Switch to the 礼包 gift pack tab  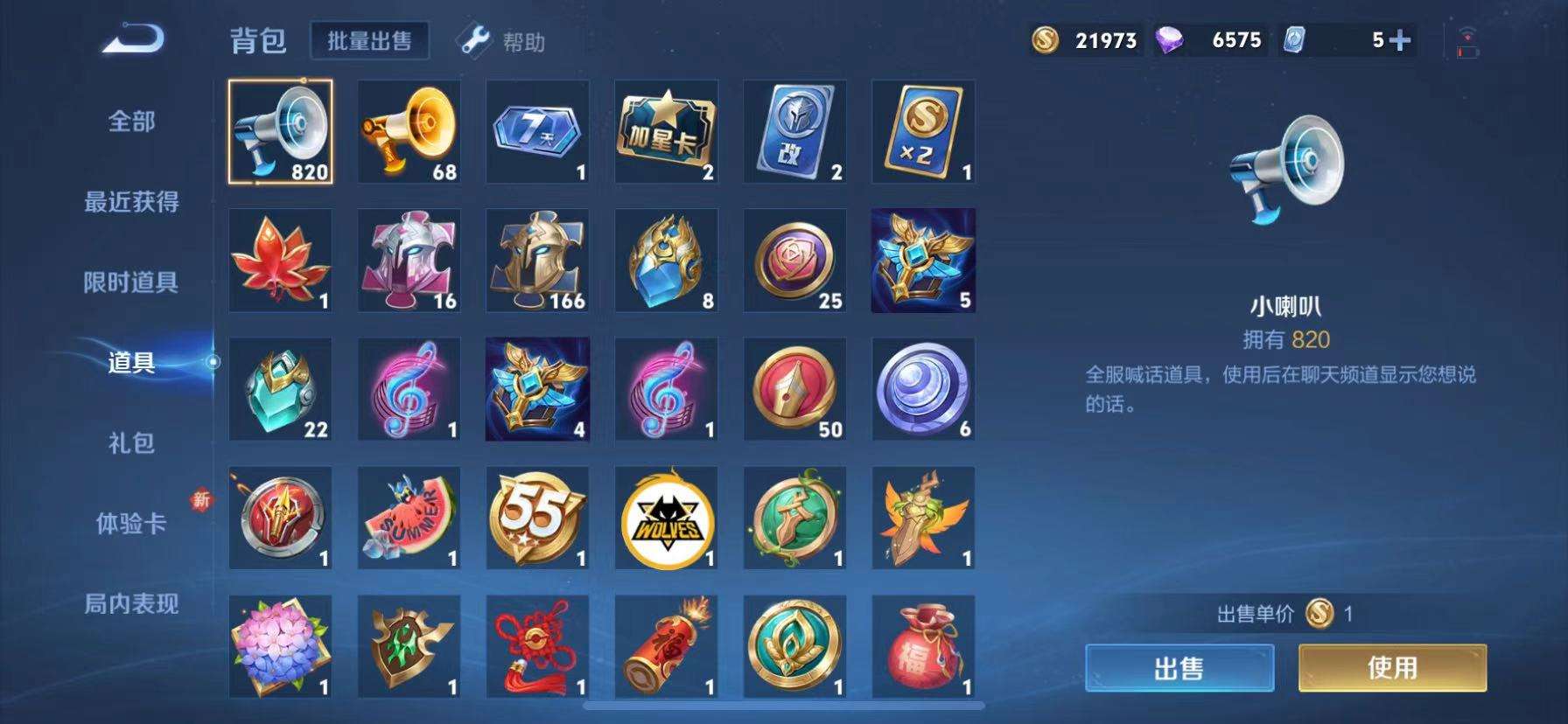(x=131, y=444)
